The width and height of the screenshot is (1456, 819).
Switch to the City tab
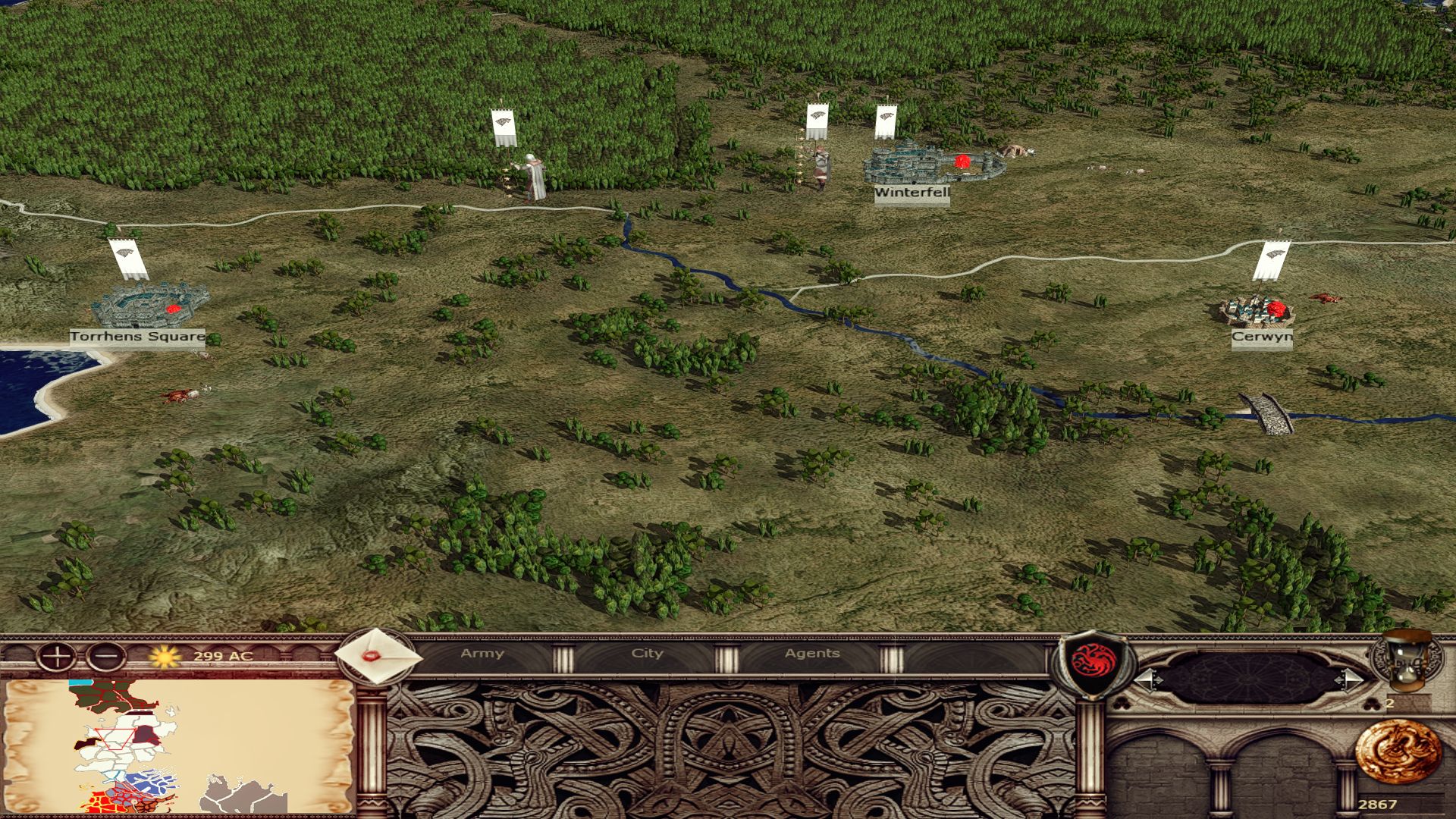[647, 654]
